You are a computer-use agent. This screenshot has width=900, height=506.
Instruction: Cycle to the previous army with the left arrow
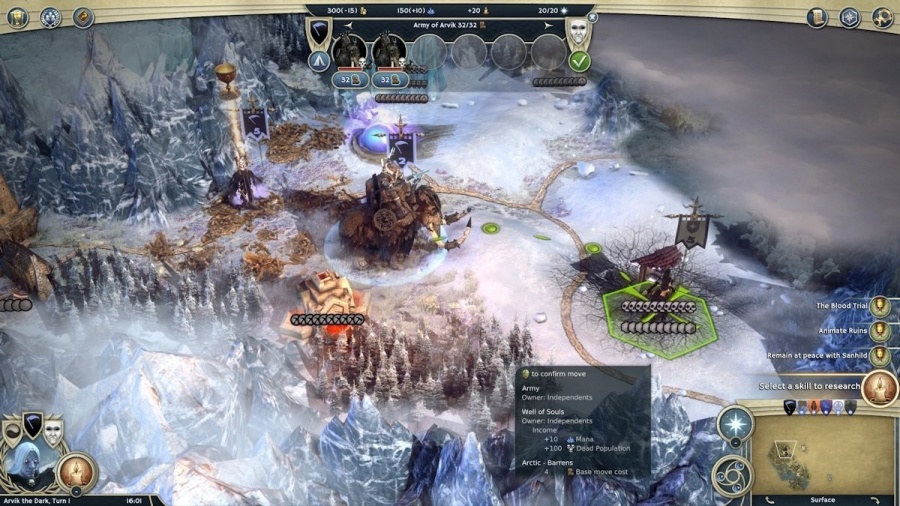click(x=348, y=25)
